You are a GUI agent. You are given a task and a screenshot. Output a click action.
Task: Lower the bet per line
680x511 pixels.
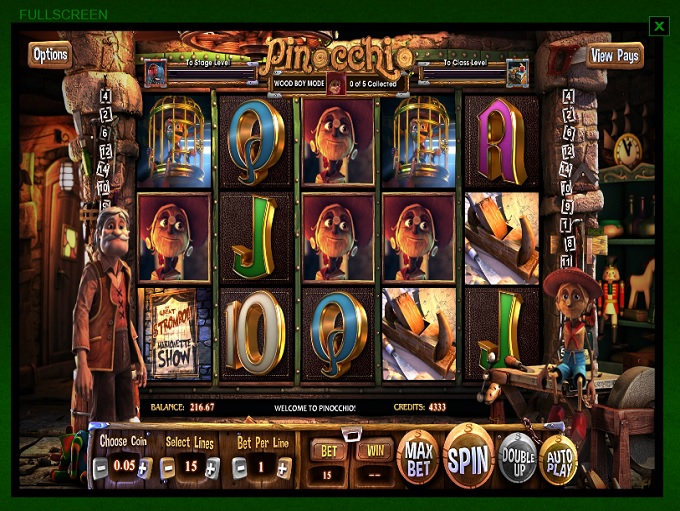coord(239,467)
